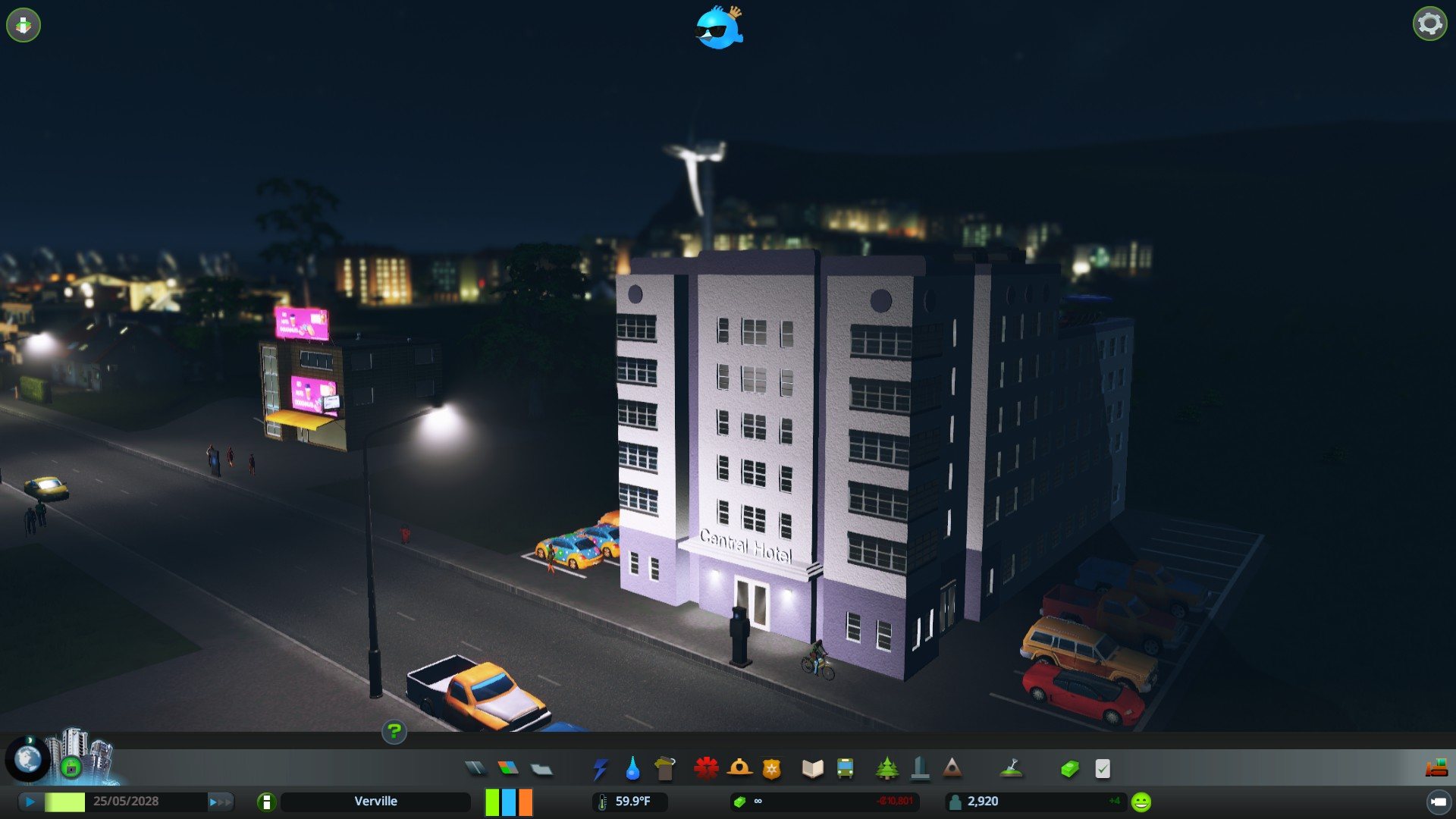The image size is (1456, 819).
Task: Open the Roads build menu
Action: [475, 769]
